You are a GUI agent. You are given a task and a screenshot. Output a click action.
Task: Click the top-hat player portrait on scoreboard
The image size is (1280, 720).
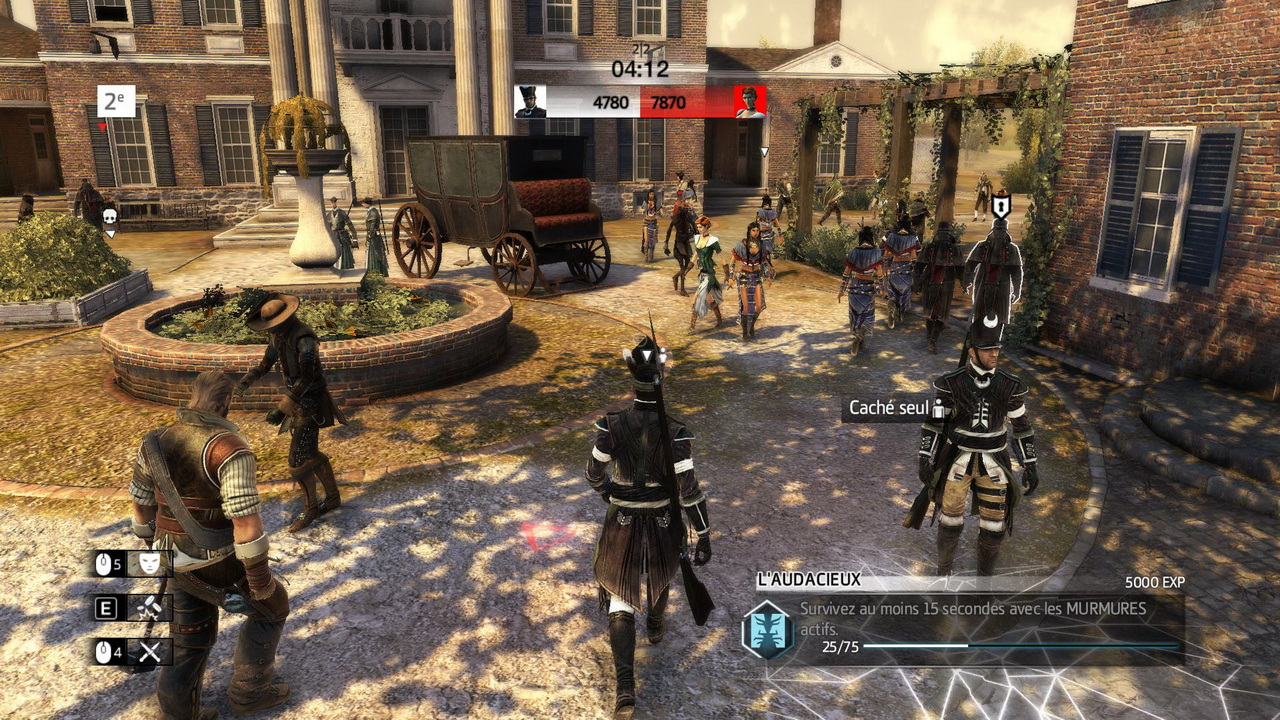pyautogui.click(x=530, y=101)
